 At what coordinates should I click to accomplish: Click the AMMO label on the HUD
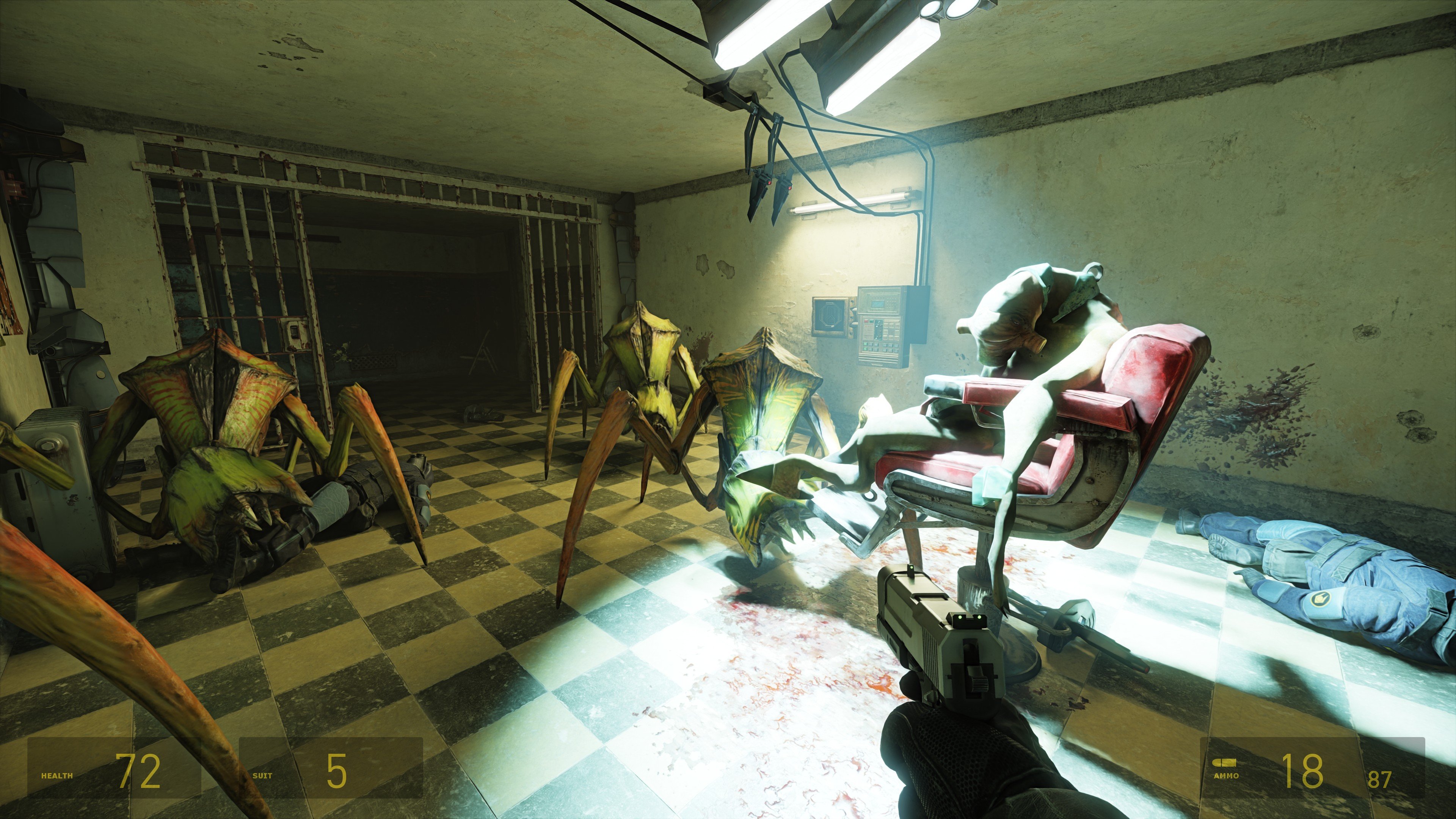[1227, 777]
